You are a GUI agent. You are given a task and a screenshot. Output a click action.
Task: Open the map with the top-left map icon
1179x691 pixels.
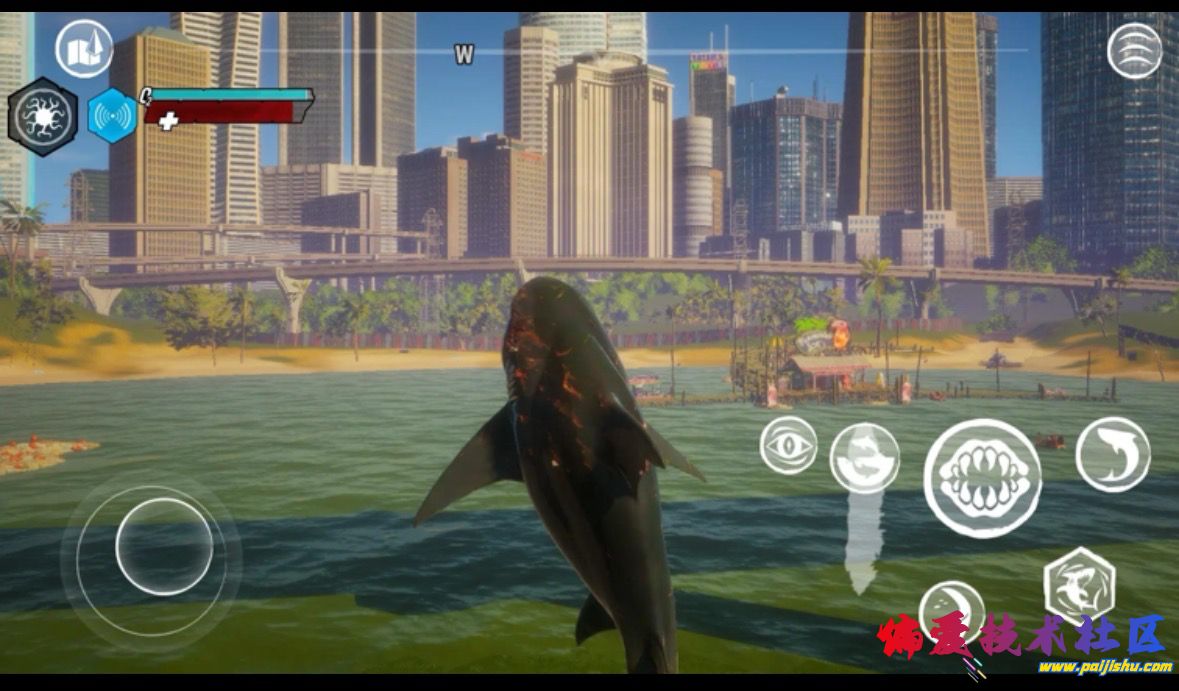84,48
